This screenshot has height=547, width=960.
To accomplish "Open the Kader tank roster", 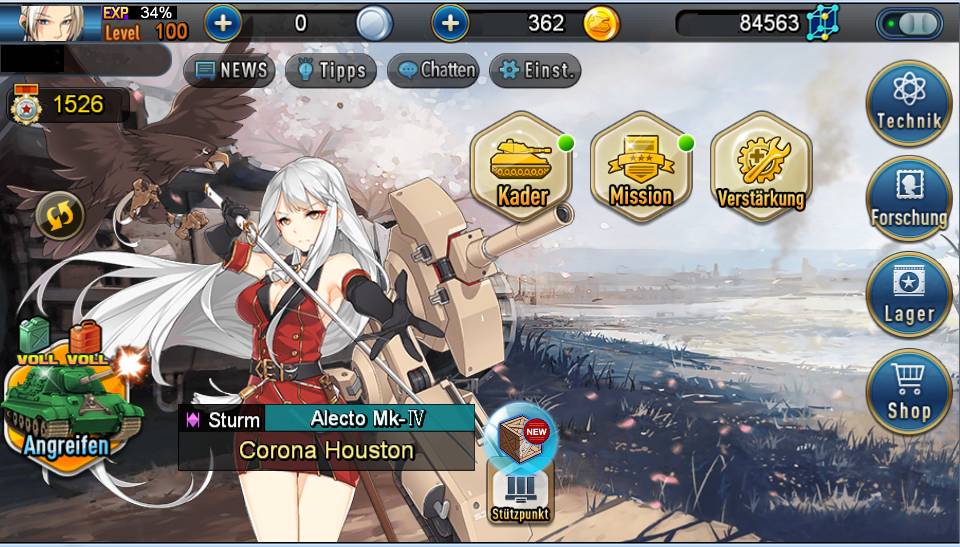I will point(521,166).
